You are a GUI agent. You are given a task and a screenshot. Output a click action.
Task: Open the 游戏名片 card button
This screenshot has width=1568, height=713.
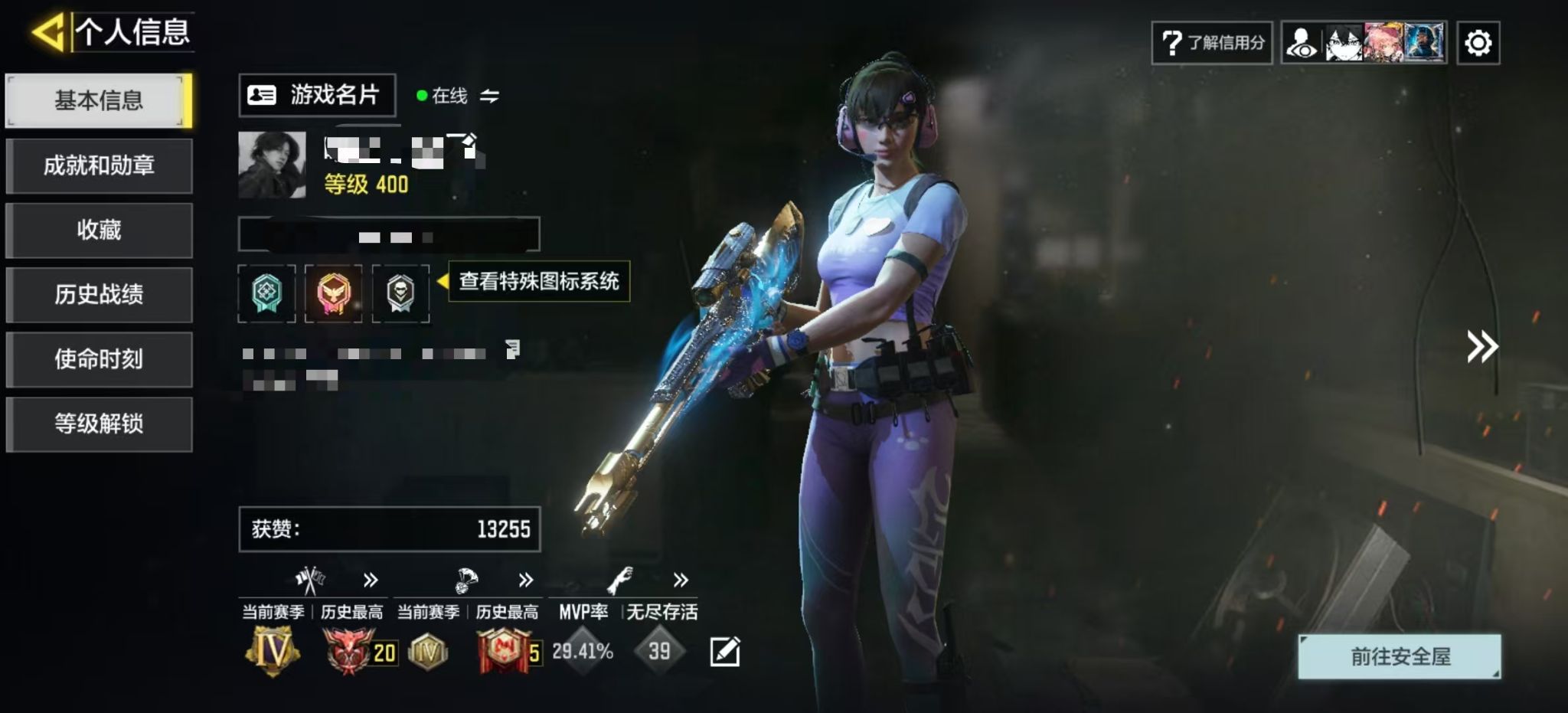point(317,95)
